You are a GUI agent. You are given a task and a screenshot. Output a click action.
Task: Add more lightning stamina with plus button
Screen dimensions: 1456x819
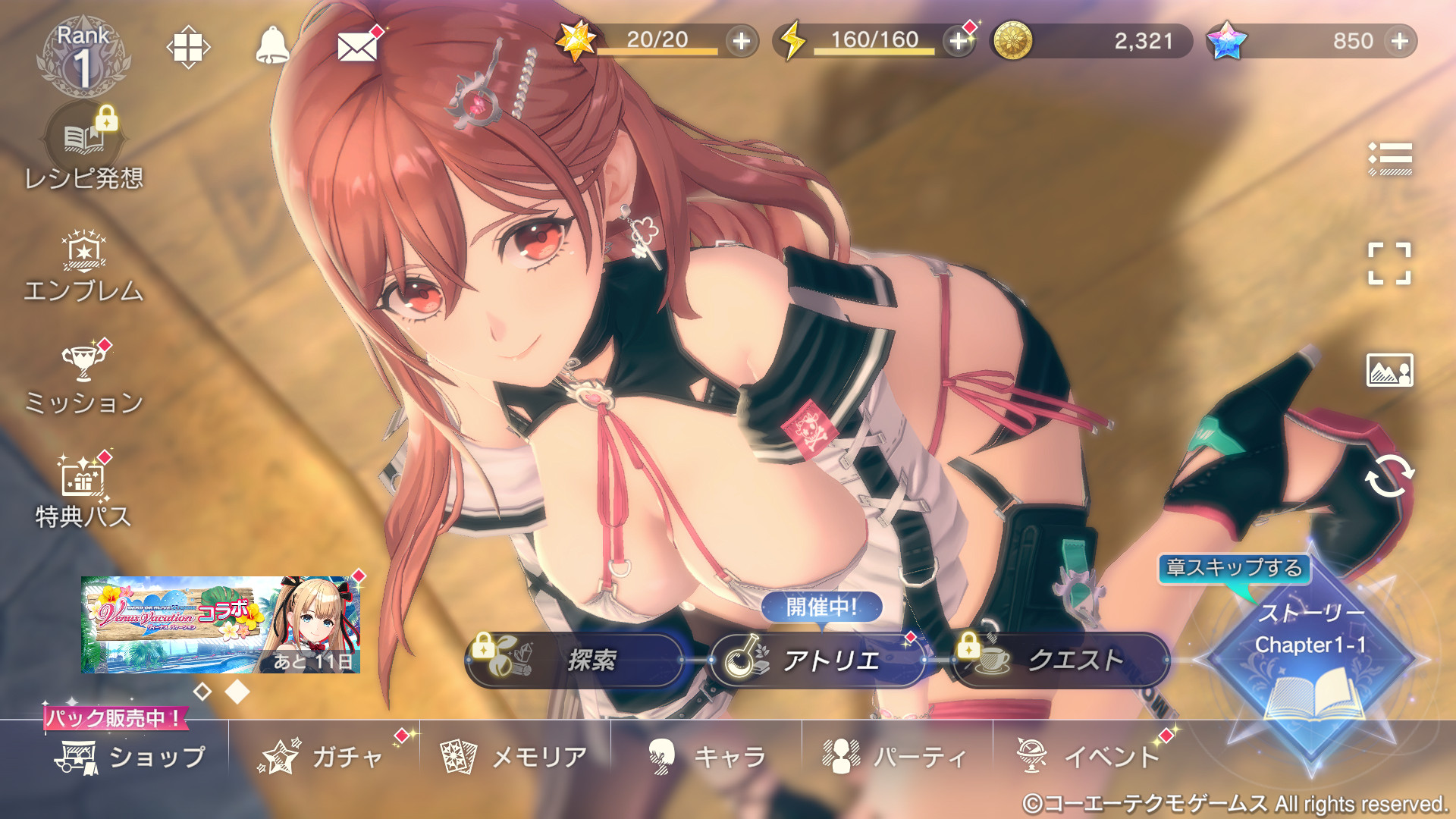[x=959, y=41]
